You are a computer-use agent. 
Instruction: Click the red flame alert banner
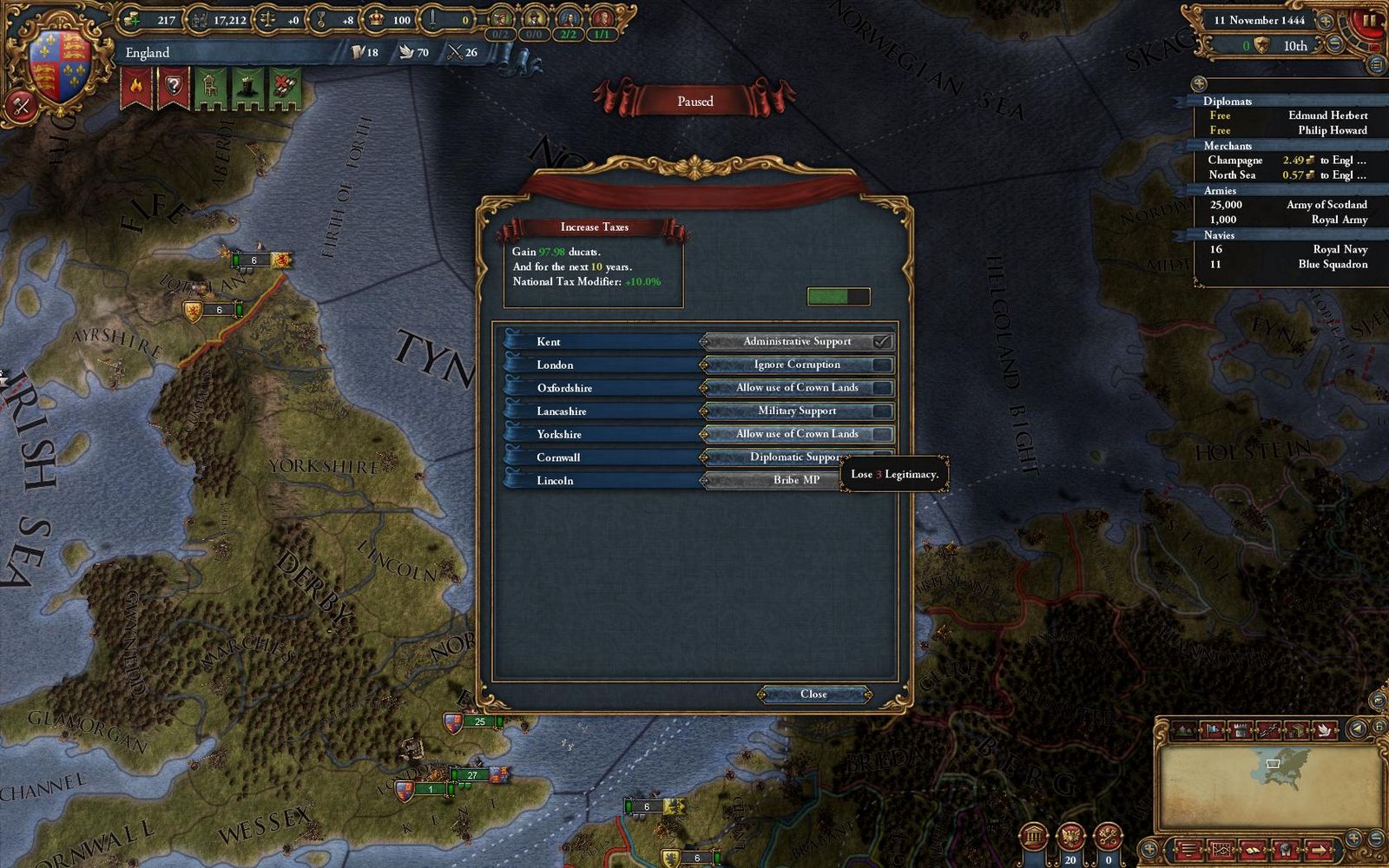point(135,88)
